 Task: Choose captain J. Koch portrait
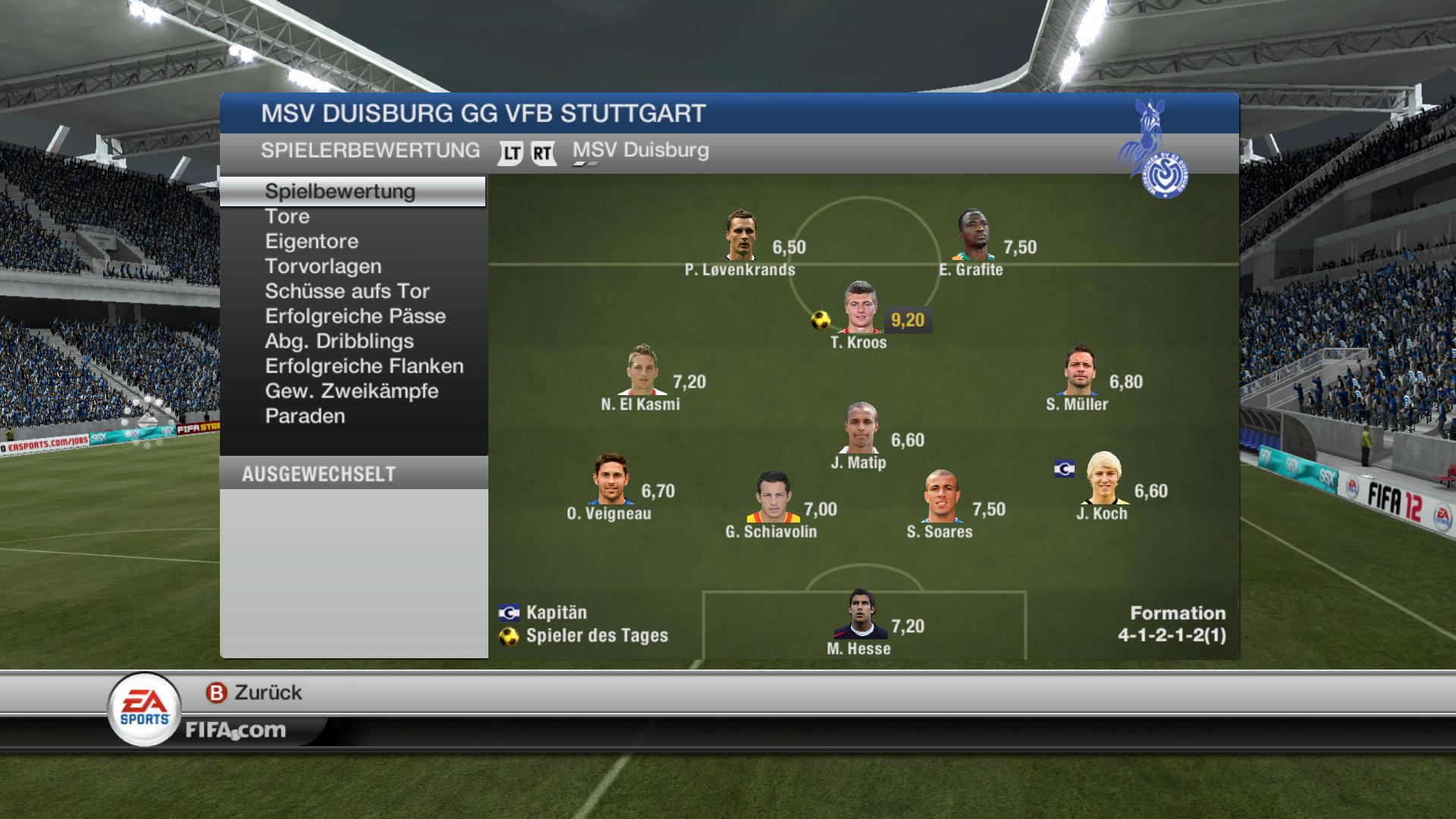(1103, 479)
